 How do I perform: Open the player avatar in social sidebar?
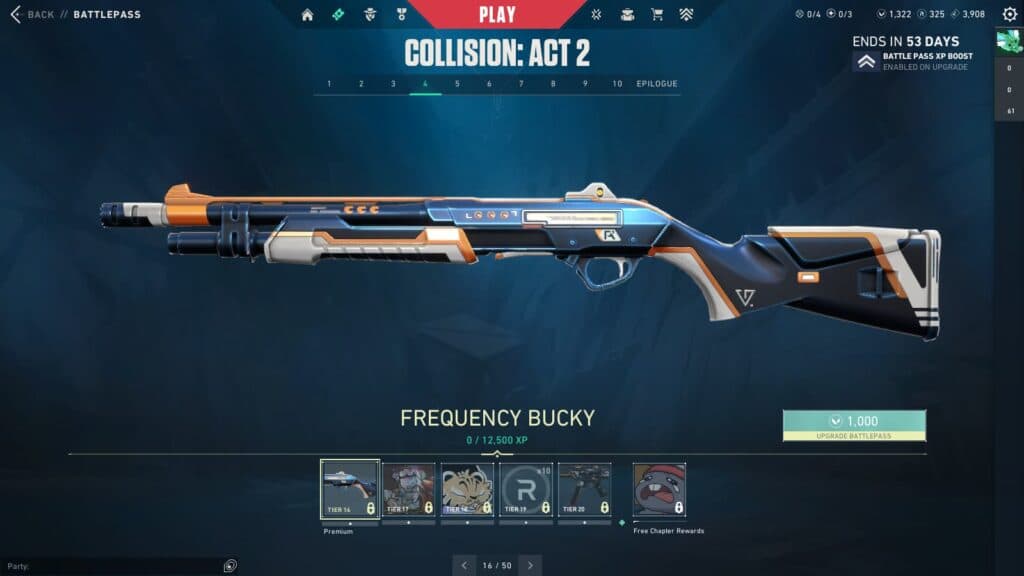pyautogui.click(x=1008, y=41)
